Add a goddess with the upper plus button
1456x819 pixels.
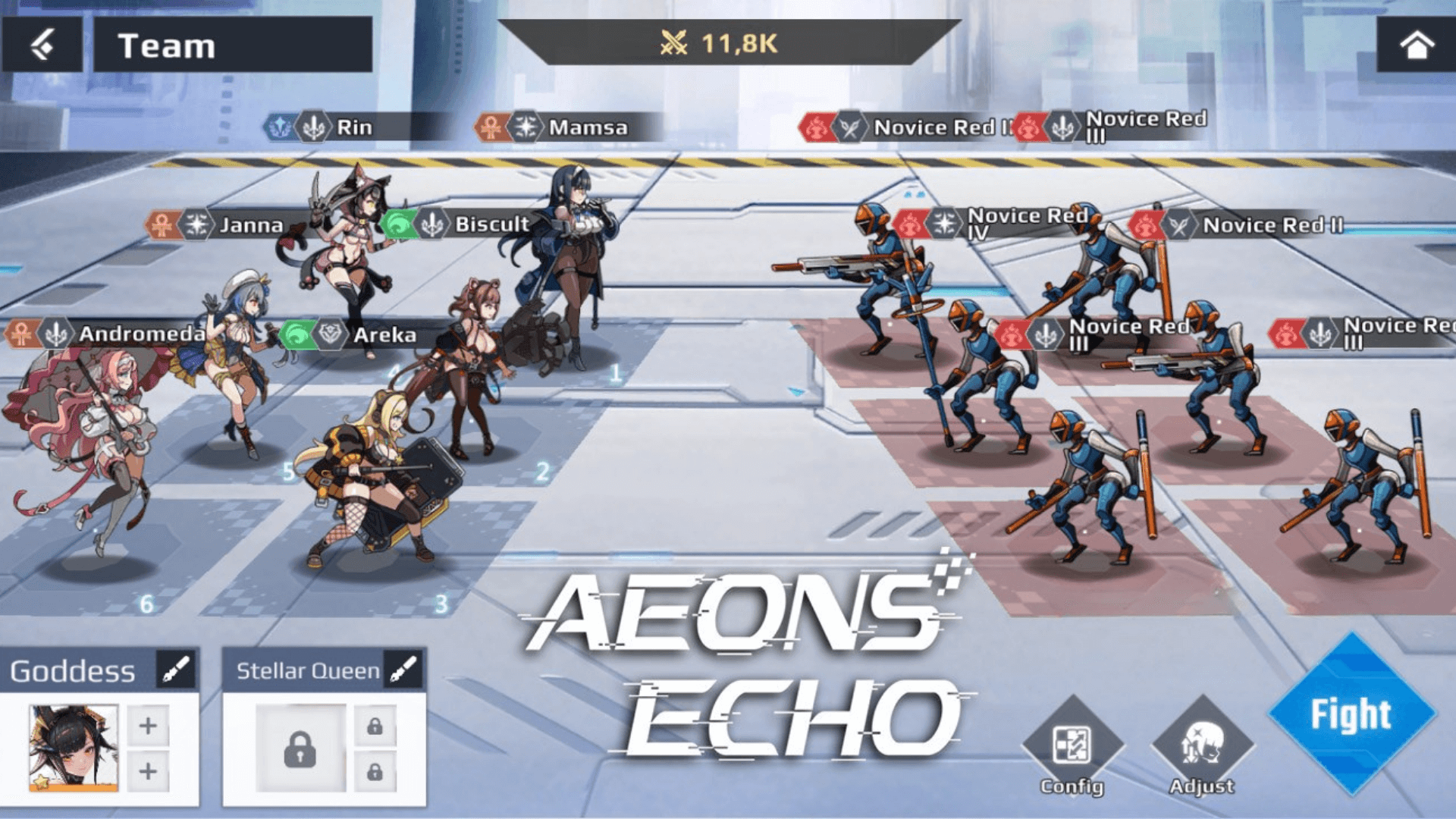[x=149, y=725]
